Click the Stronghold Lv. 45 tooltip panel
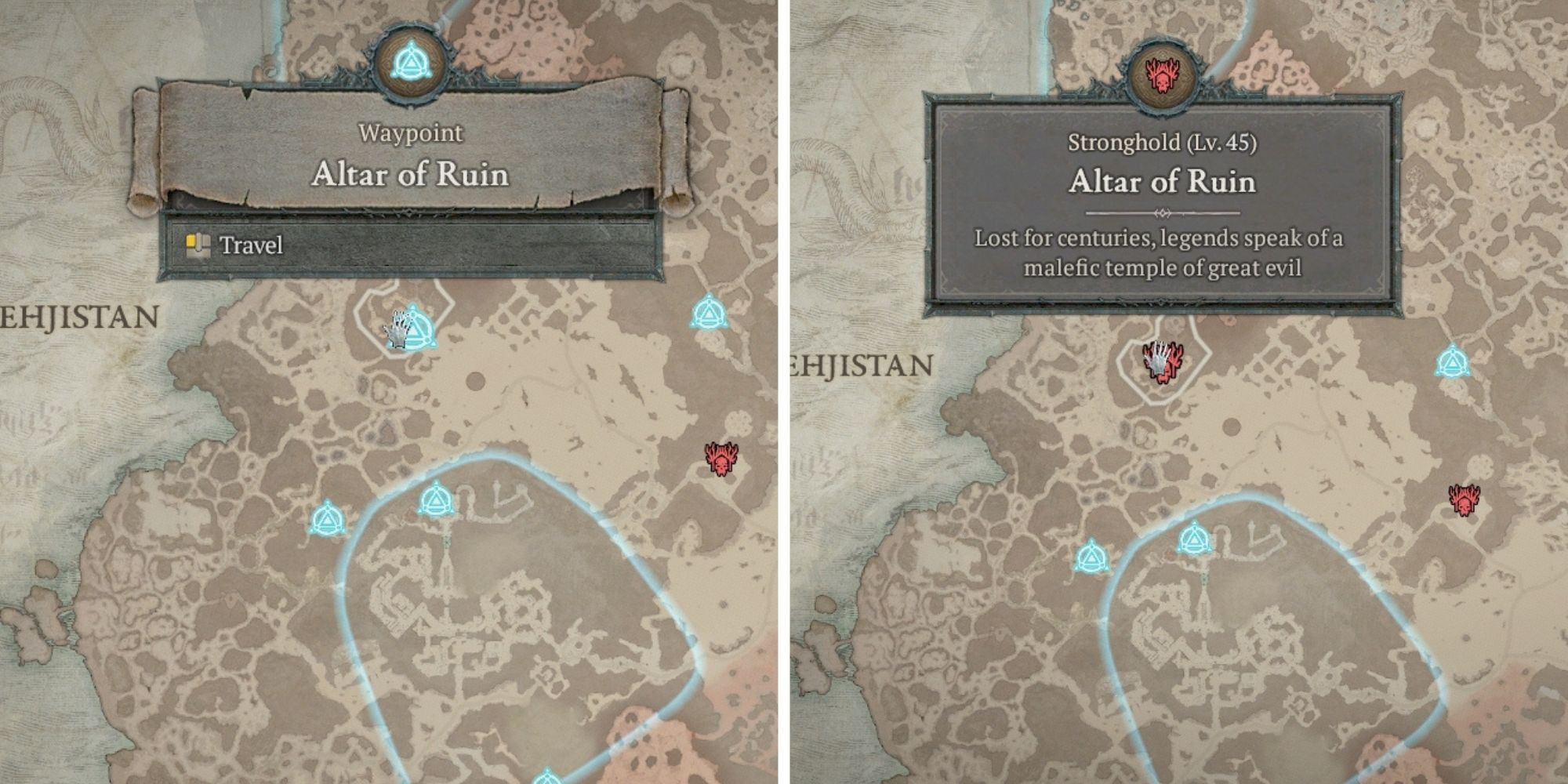1568x784 pixels. (x=1163, y=196)
